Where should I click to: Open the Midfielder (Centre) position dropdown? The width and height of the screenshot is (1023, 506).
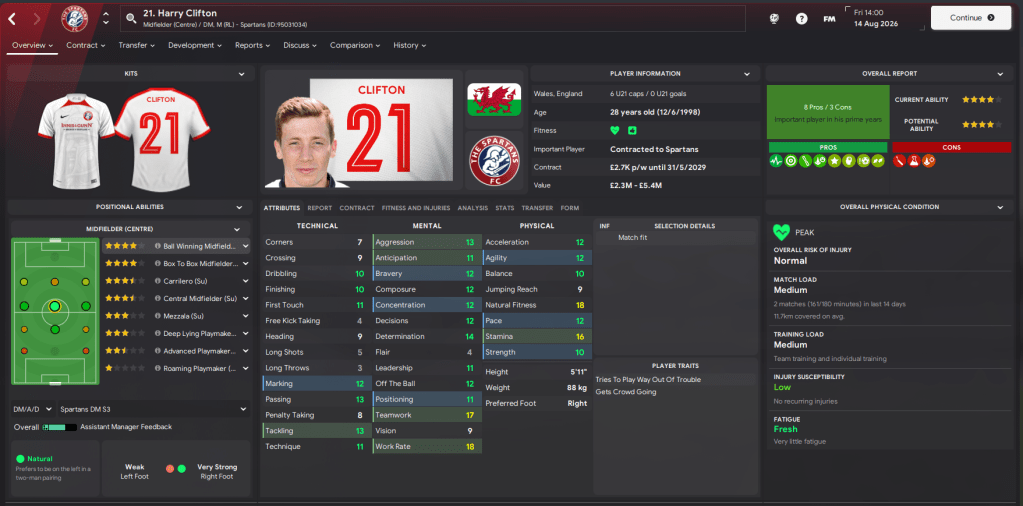click(237, 230)
